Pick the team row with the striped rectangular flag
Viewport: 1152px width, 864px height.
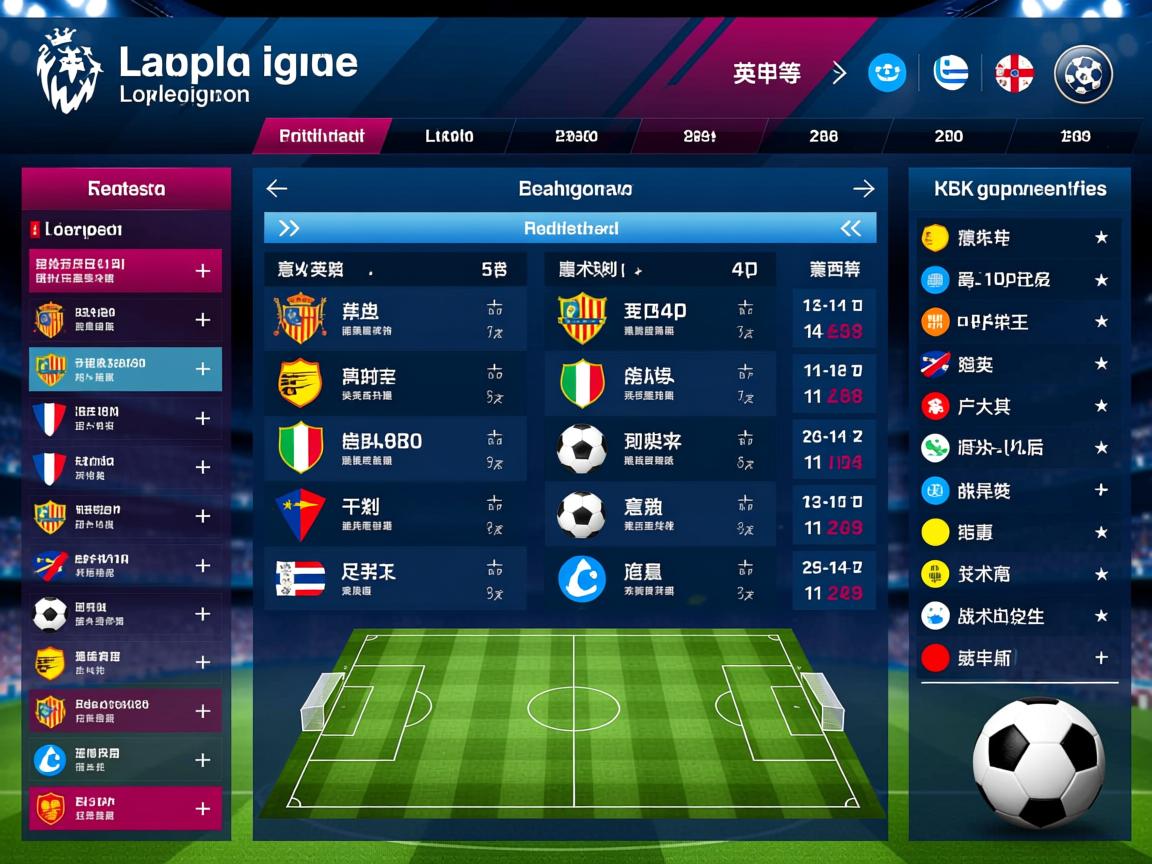tap(395, 580)
